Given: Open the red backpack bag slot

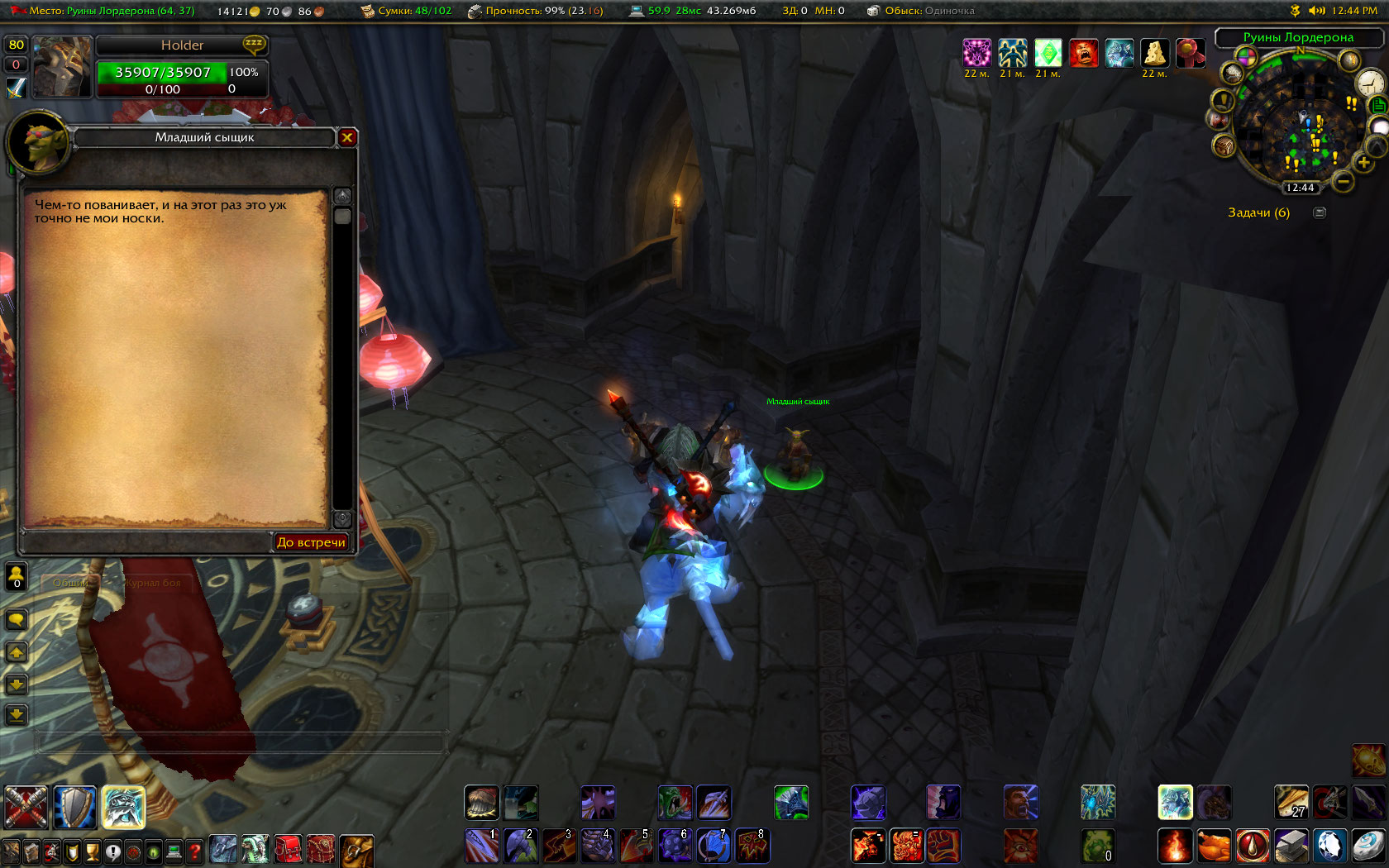Looking at the screenshot, I should coord(289,850).
